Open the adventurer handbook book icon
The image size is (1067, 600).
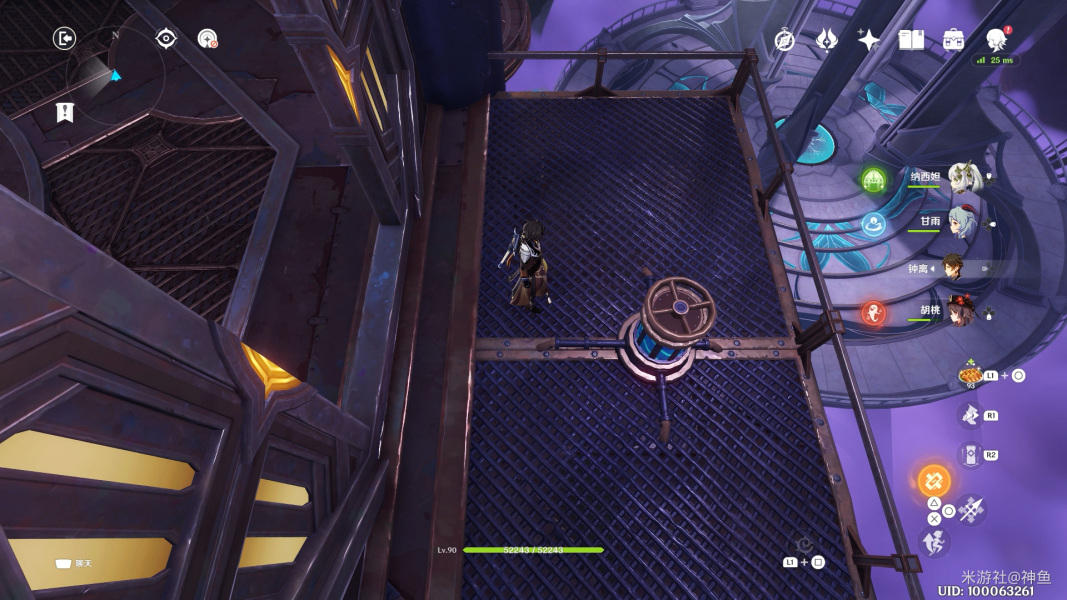click(x=911, y=40)
